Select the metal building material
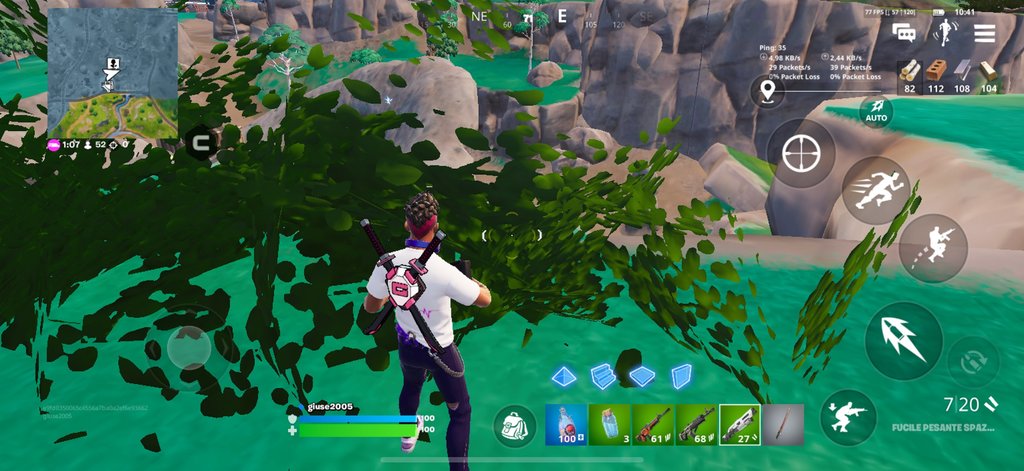Screen dimensions: 1024x471 tap(962, 70)
